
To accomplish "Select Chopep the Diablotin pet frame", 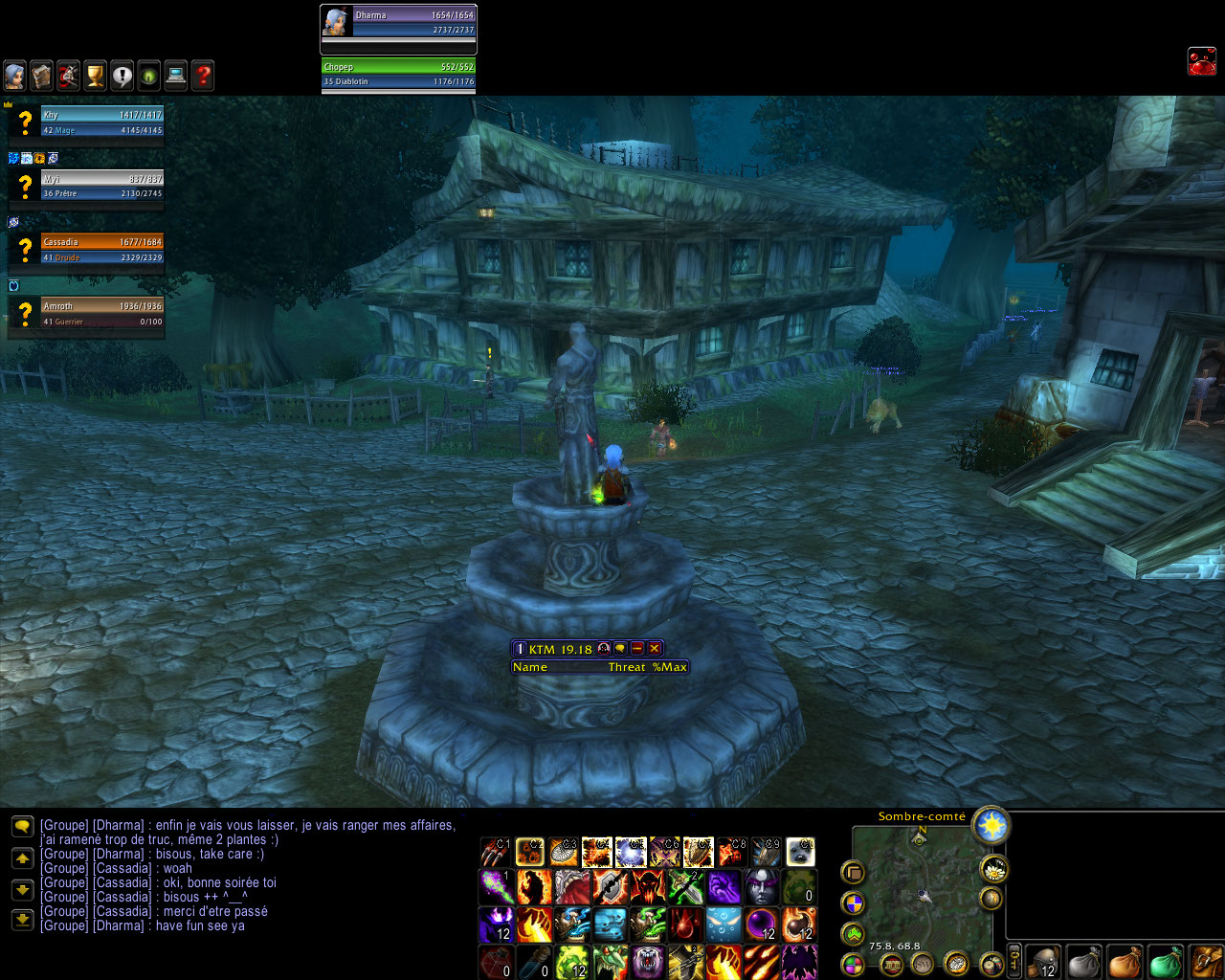I will pyautogui.click(x=398, y=74).
